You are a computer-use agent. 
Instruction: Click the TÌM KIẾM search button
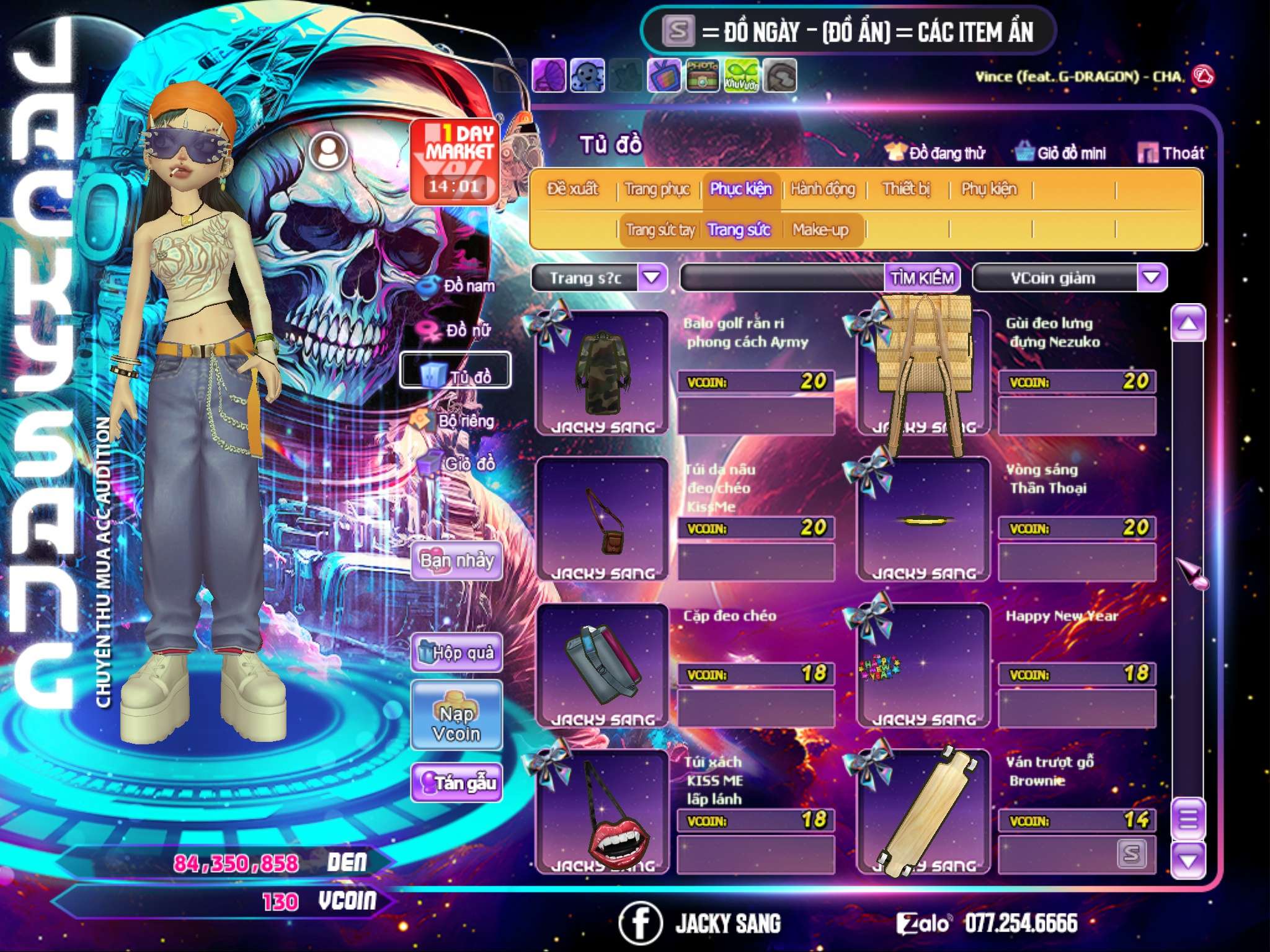tap(922, 278)
